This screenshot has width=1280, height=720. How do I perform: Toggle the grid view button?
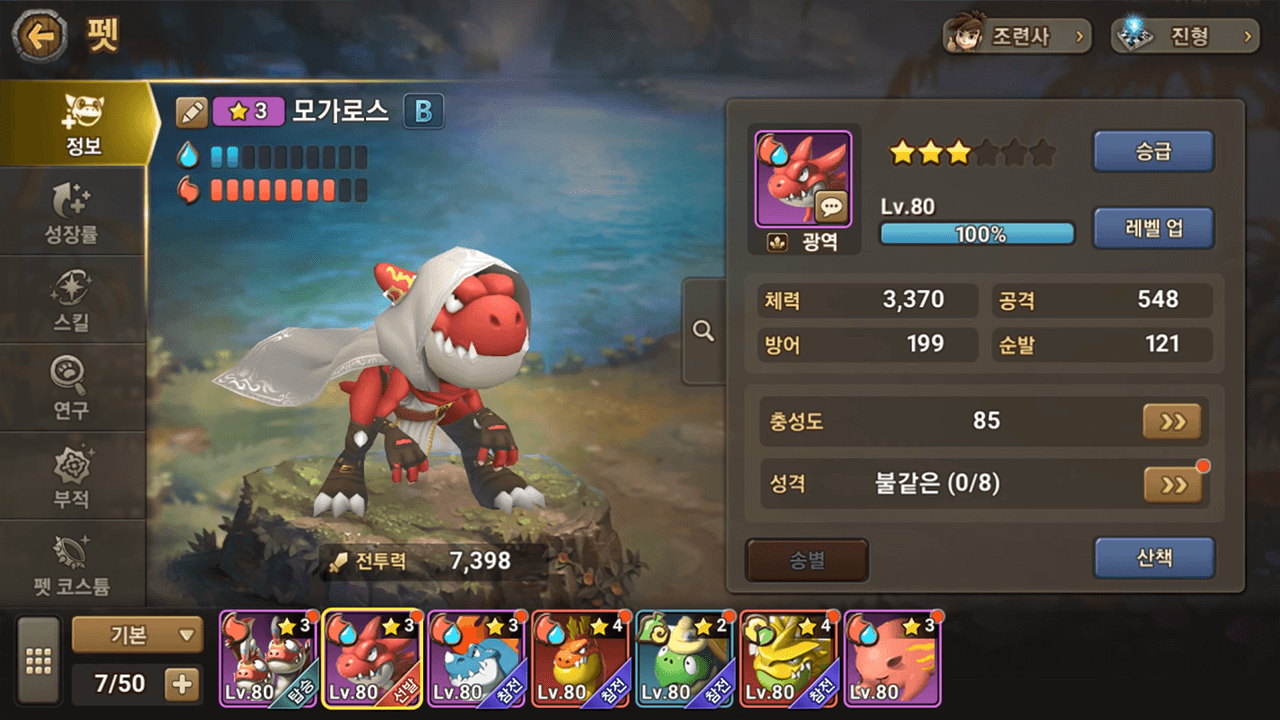39,661
